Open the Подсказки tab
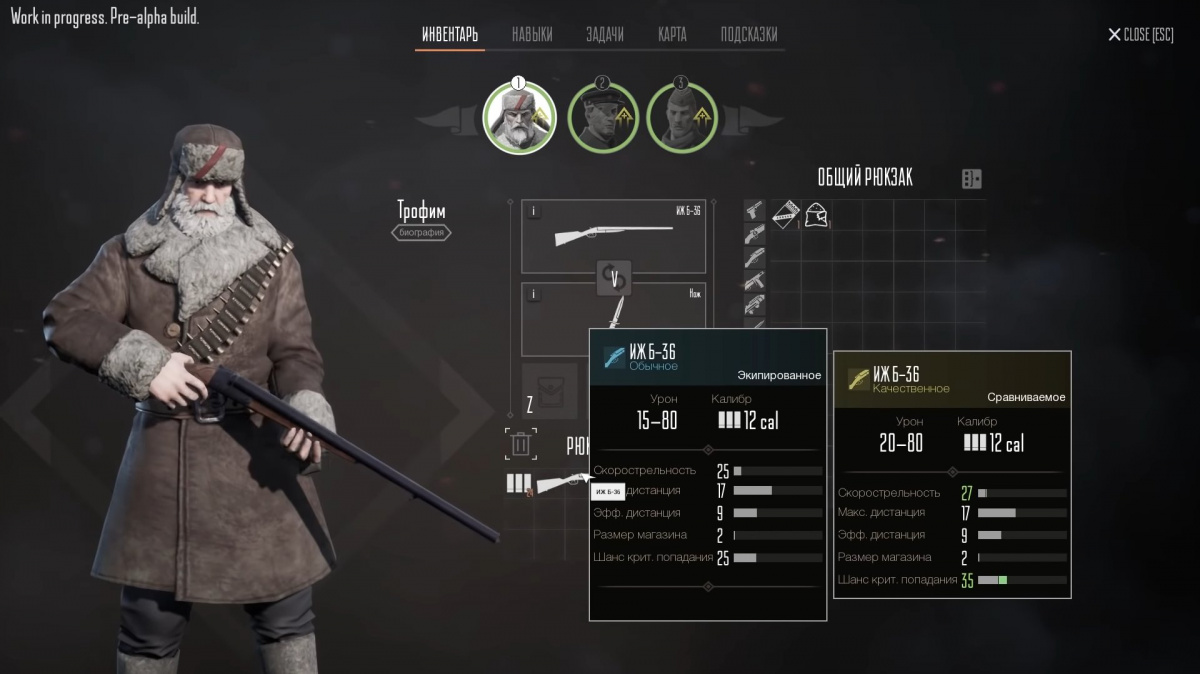 pyautogui.click(x=749, y=34)
